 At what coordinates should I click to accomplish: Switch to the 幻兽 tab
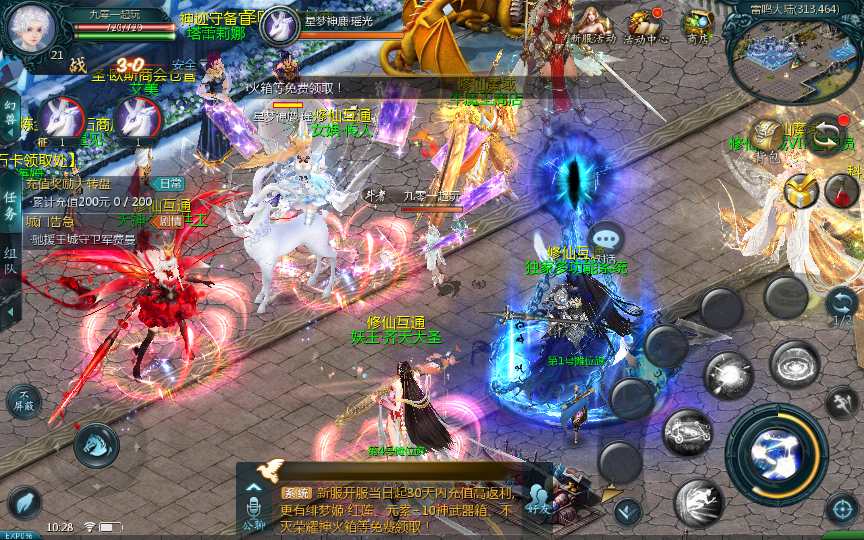[x=10, y=112]
